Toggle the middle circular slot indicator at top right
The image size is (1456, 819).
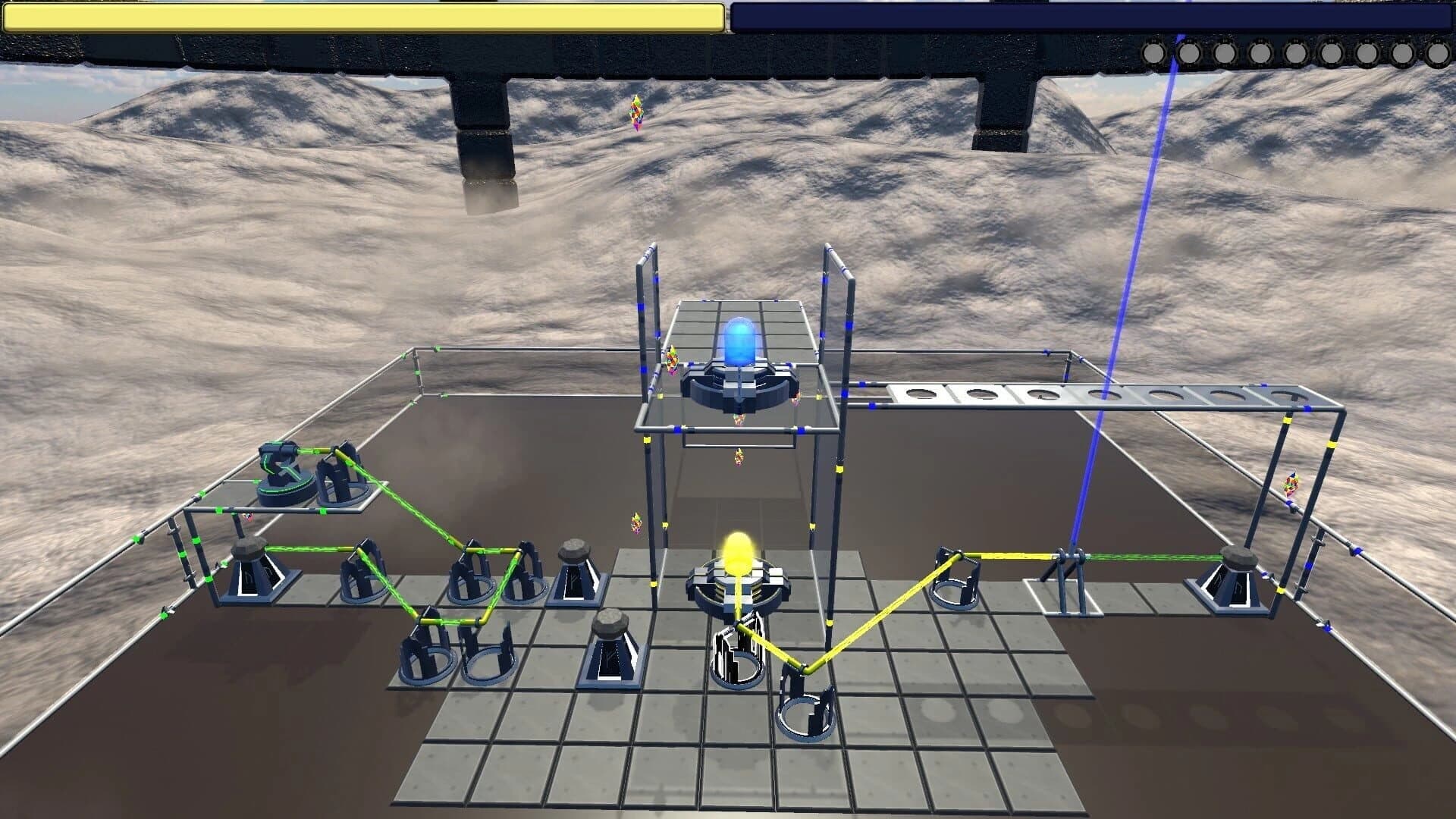point(1296,52)
